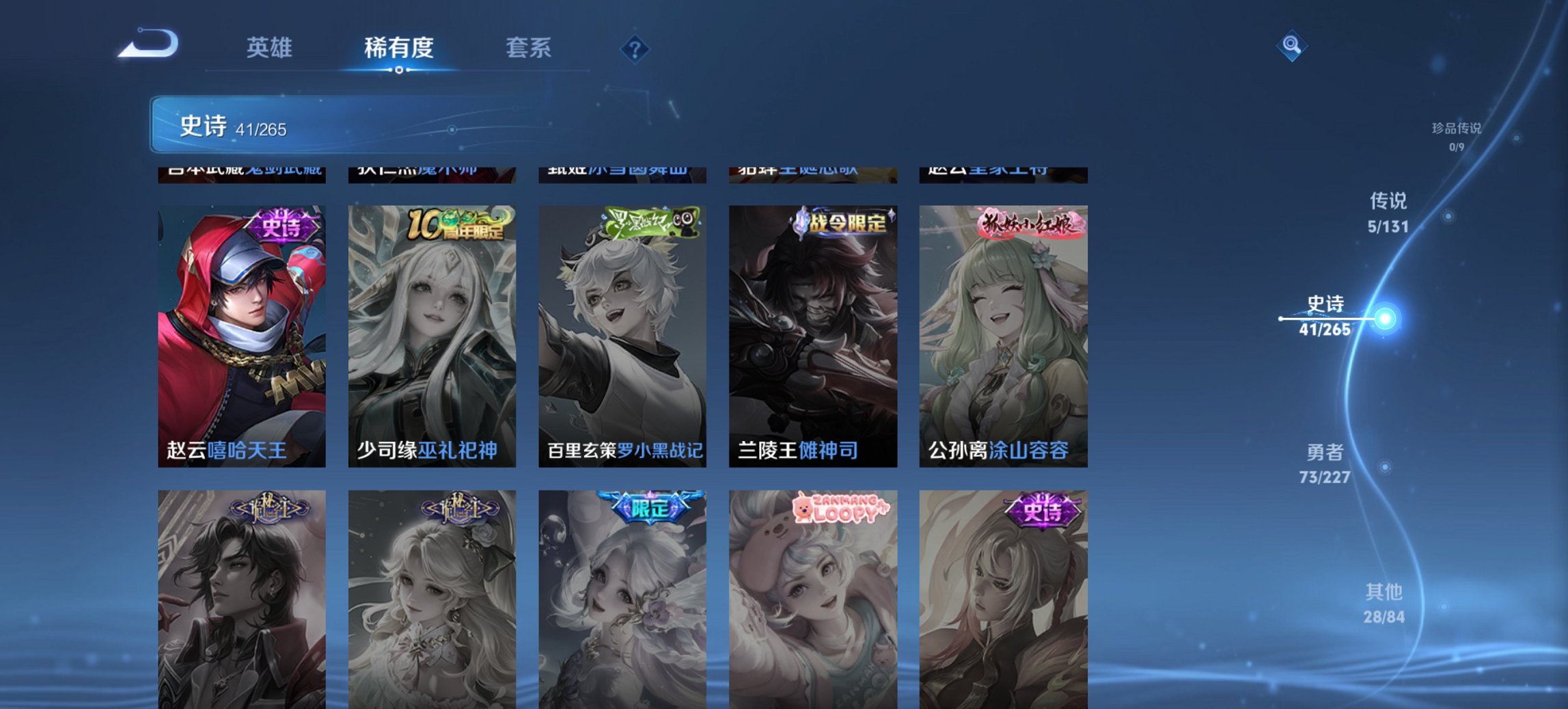Open search using the magnifier icon

pos(1291,45)
